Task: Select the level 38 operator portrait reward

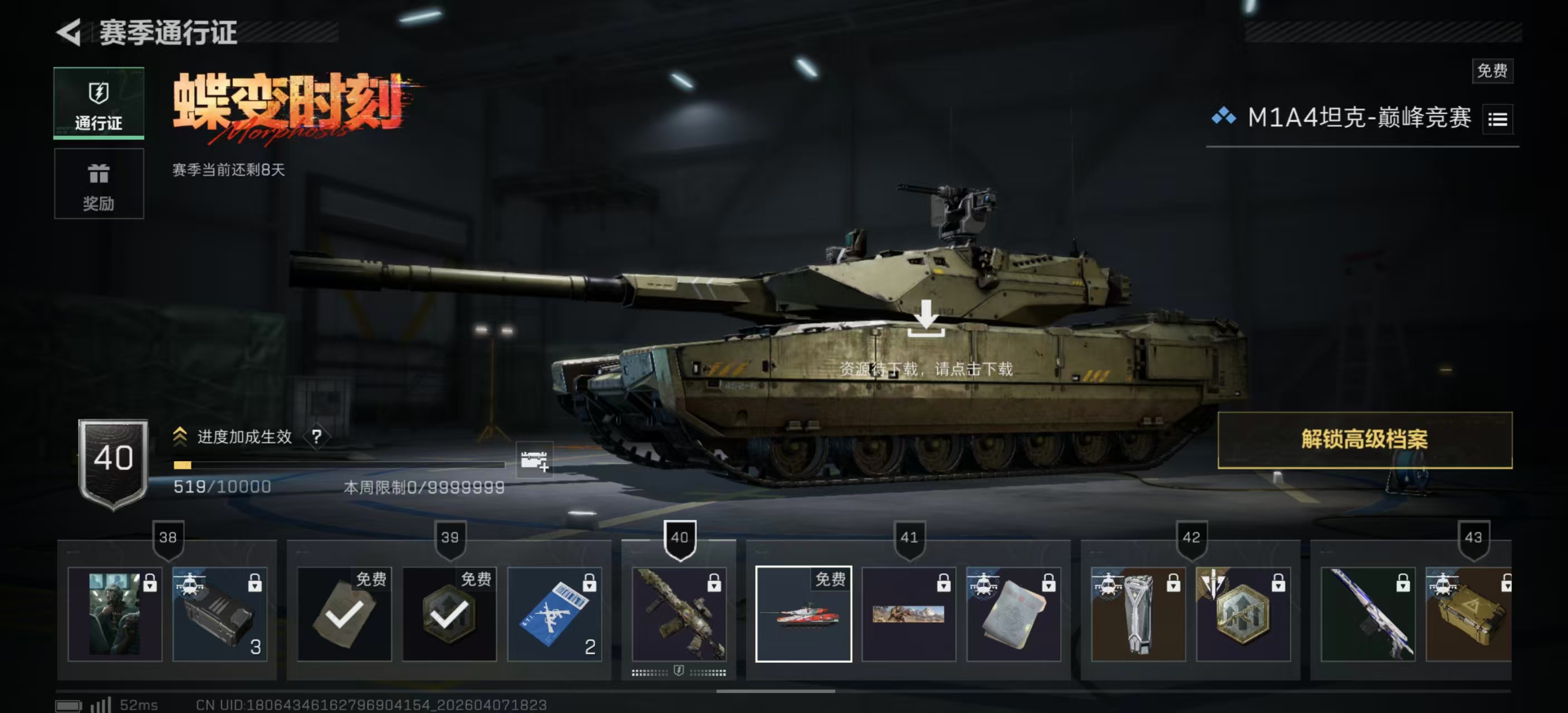Action: pyautogui.click(x=115, y=614)
